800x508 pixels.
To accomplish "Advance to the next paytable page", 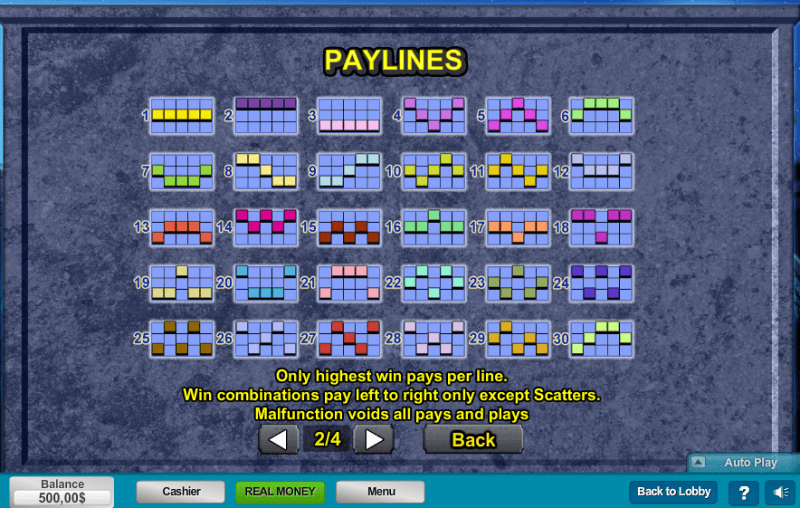I will 373,439.
